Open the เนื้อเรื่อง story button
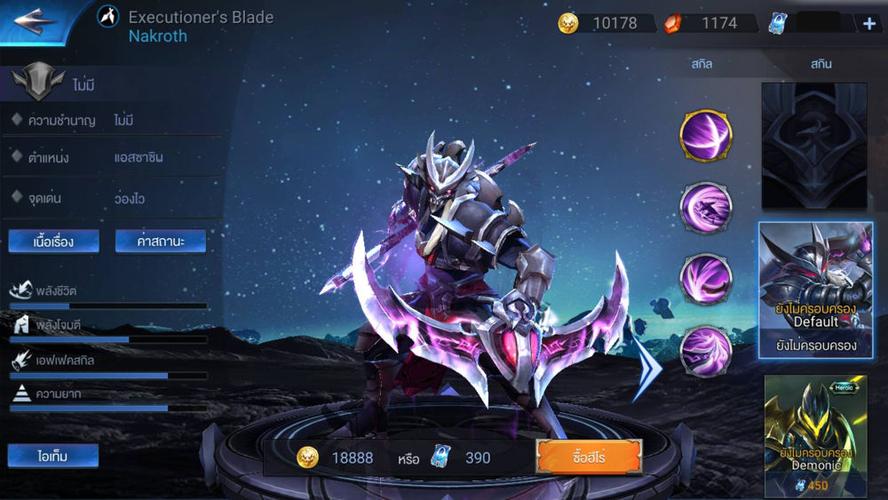Image resolution: width=888 pixels, height=500 pixels. tap(54, 241)
